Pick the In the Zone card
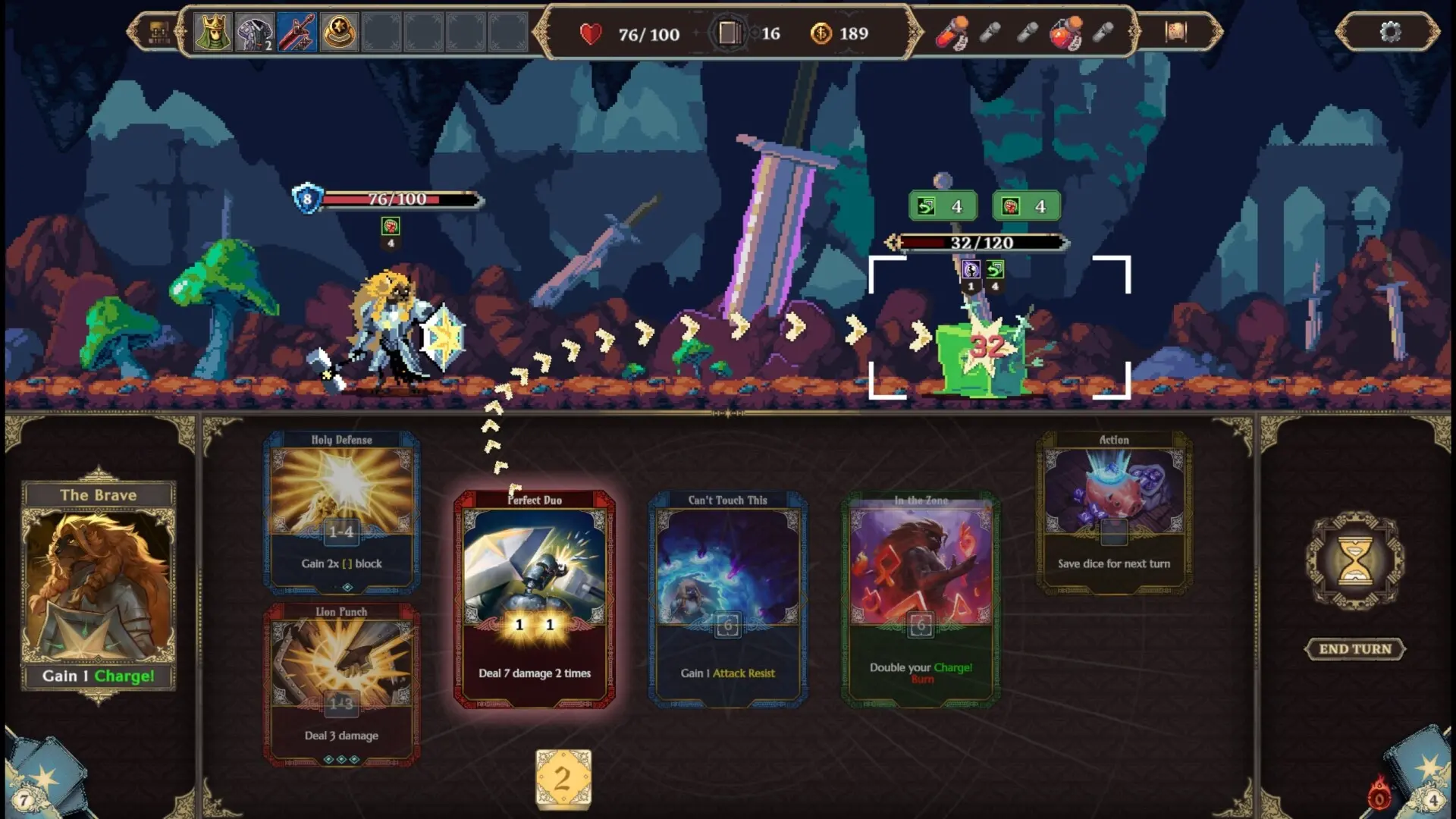Image resolution: width=1456 pixels, height=819 pixels. coord(921,599)
